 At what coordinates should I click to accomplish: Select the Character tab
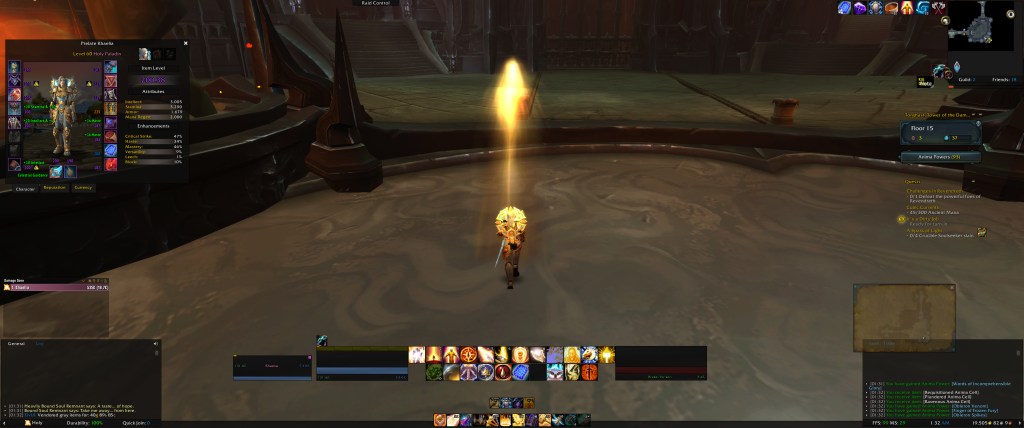[26, 187]
